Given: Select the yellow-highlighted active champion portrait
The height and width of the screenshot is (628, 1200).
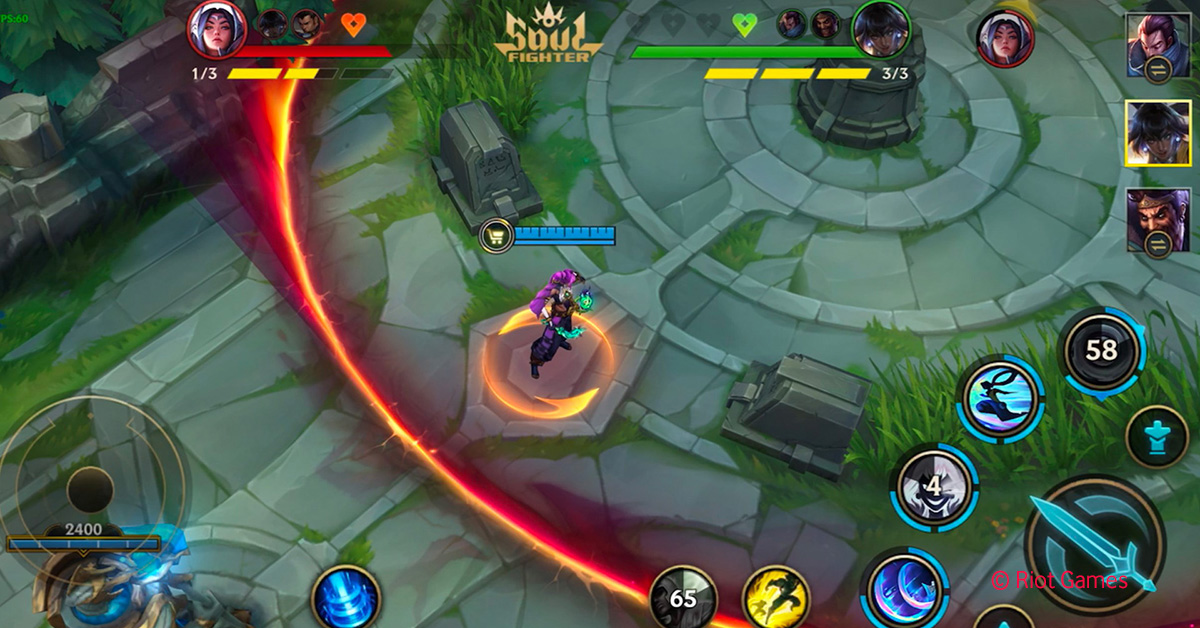Looking at the screenshot, I should [1158, 132].
